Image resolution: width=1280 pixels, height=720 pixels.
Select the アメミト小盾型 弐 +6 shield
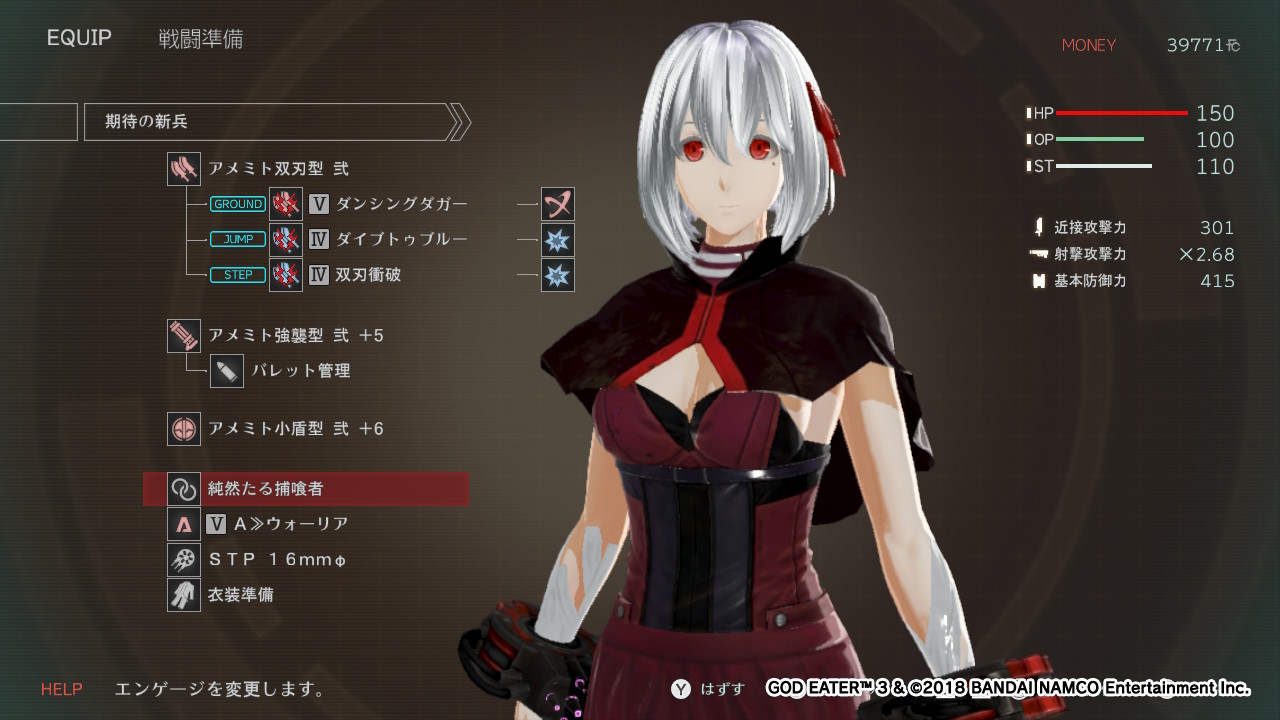(x=295, y=428)
